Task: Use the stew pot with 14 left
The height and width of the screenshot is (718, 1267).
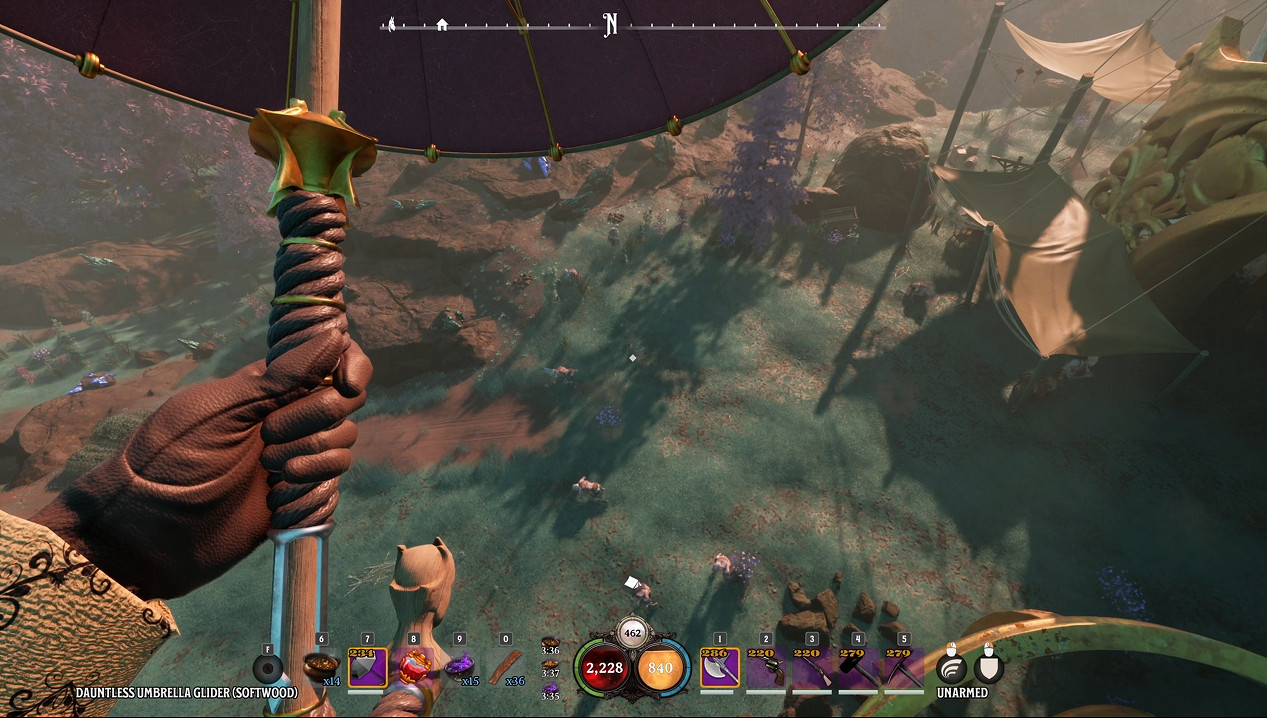Action: click(x=321, y=667)
